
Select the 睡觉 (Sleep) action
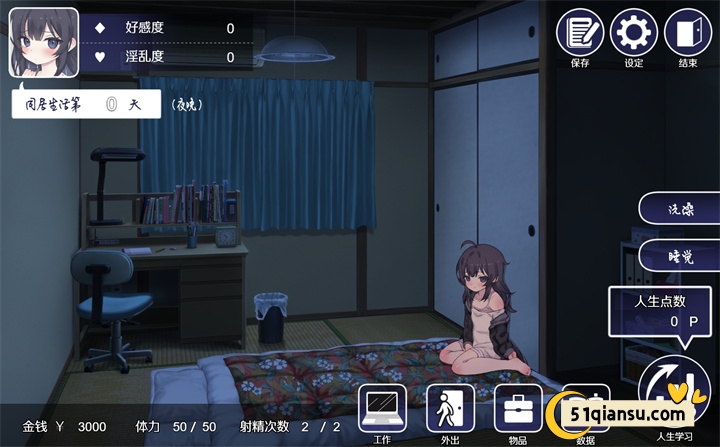(x=681, y=257)
